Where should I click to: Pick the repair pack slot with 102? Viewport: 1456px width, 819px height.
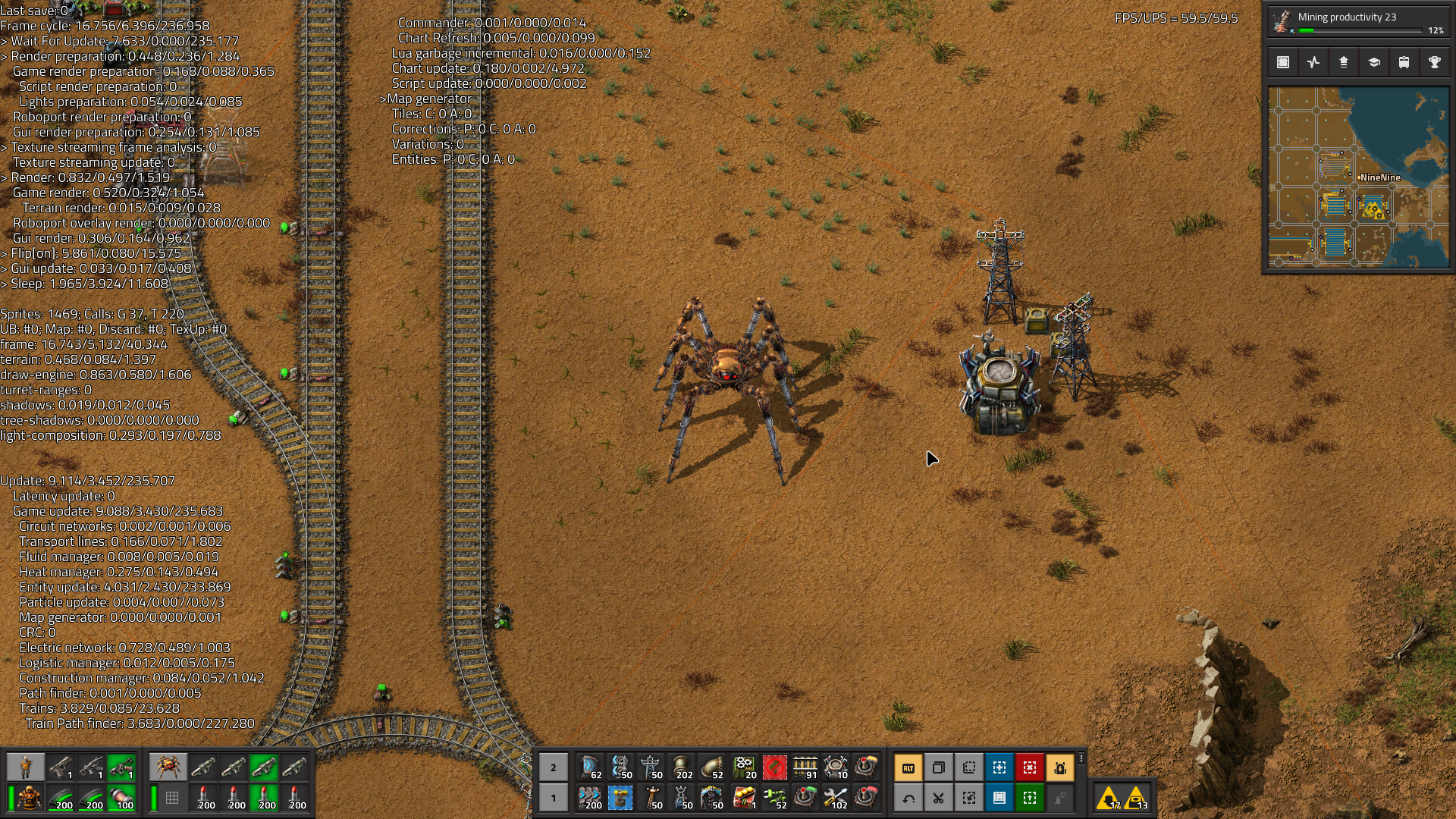(836, 798)
